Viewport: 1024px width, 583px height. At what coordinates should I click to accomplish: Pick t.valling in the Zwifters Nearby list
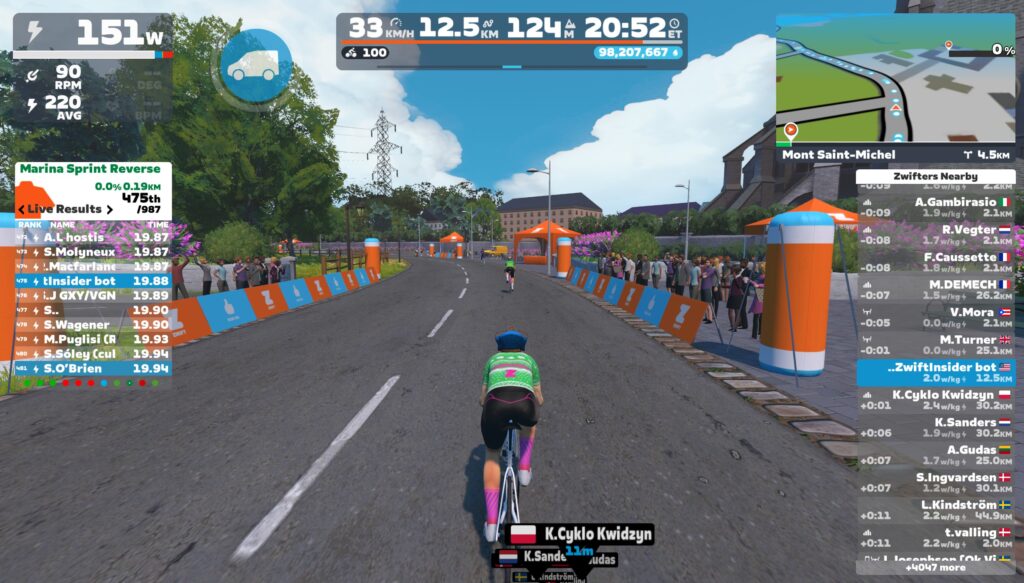click(935, 538)
